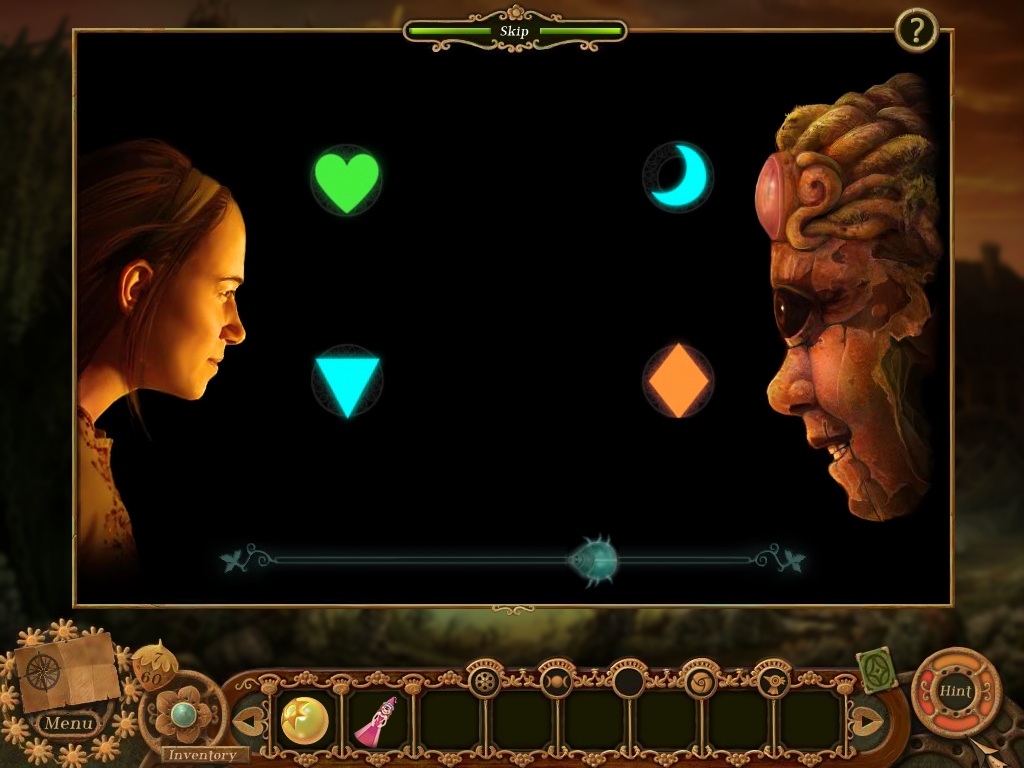Choose the cyan crescent moon symbol
The image size is (1024, 768).
[678, 177]
